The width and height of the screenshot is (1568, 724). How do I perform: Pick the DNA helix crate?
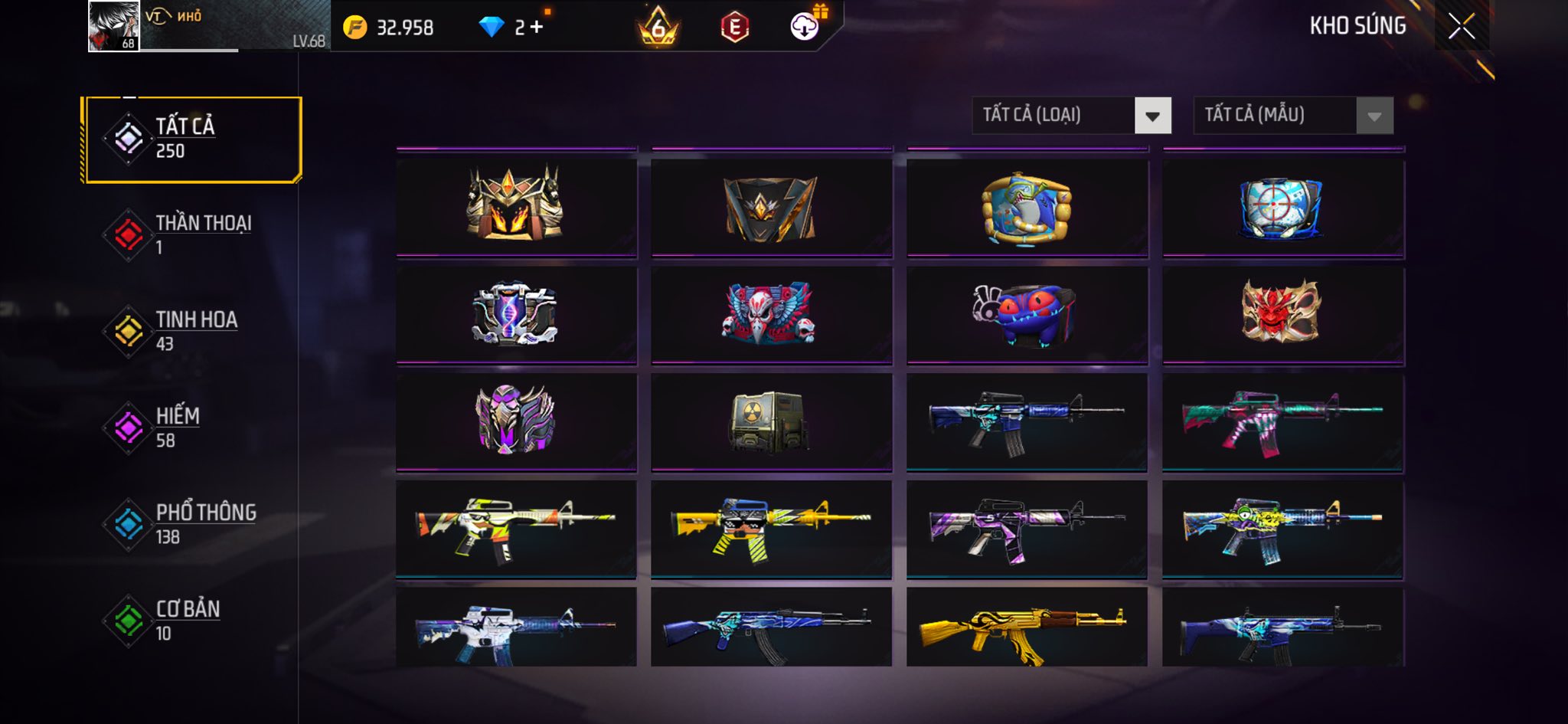pyautogui.click(x=516, y=313)
